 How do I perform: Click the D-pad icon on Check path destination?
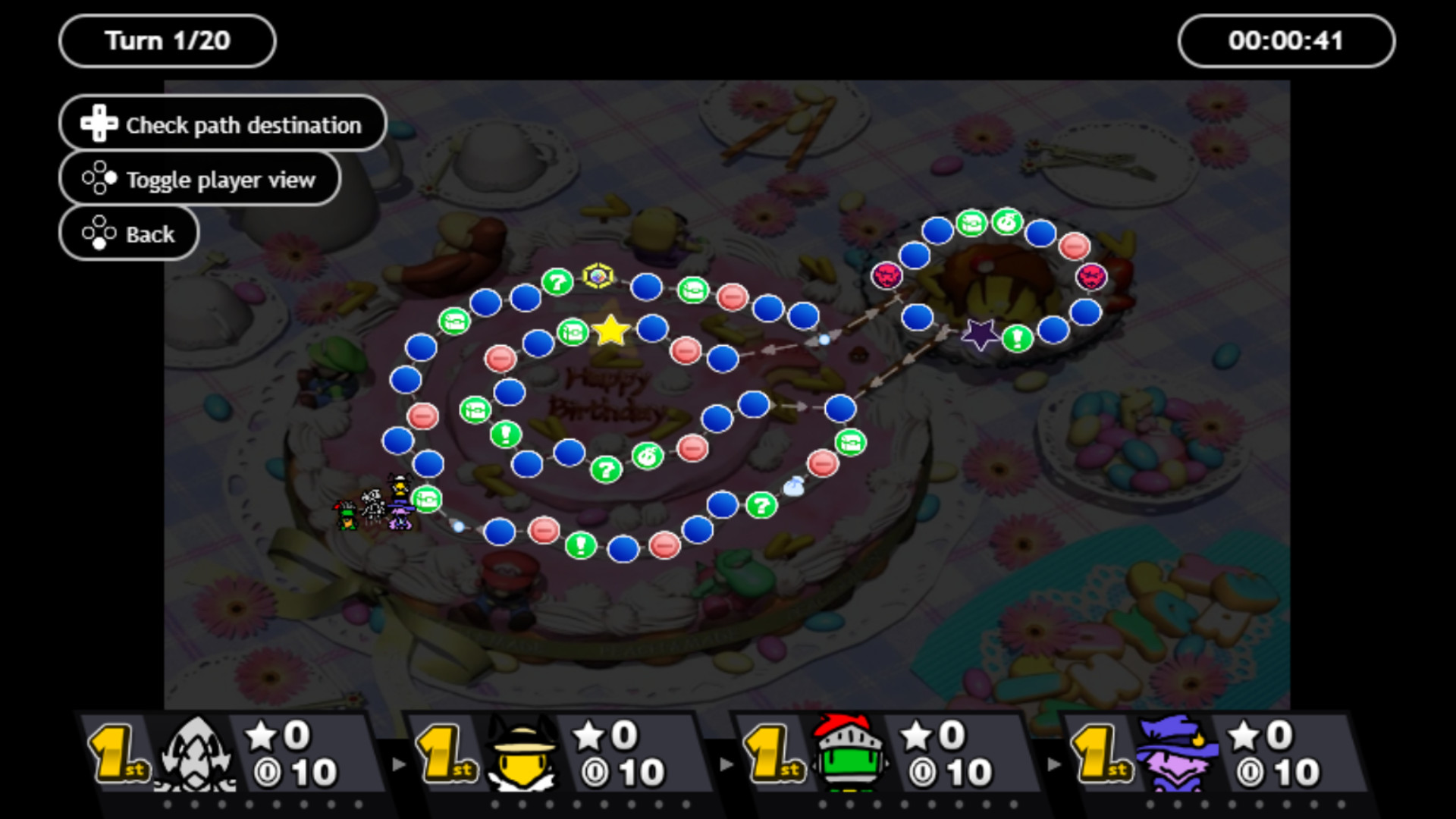99,122
